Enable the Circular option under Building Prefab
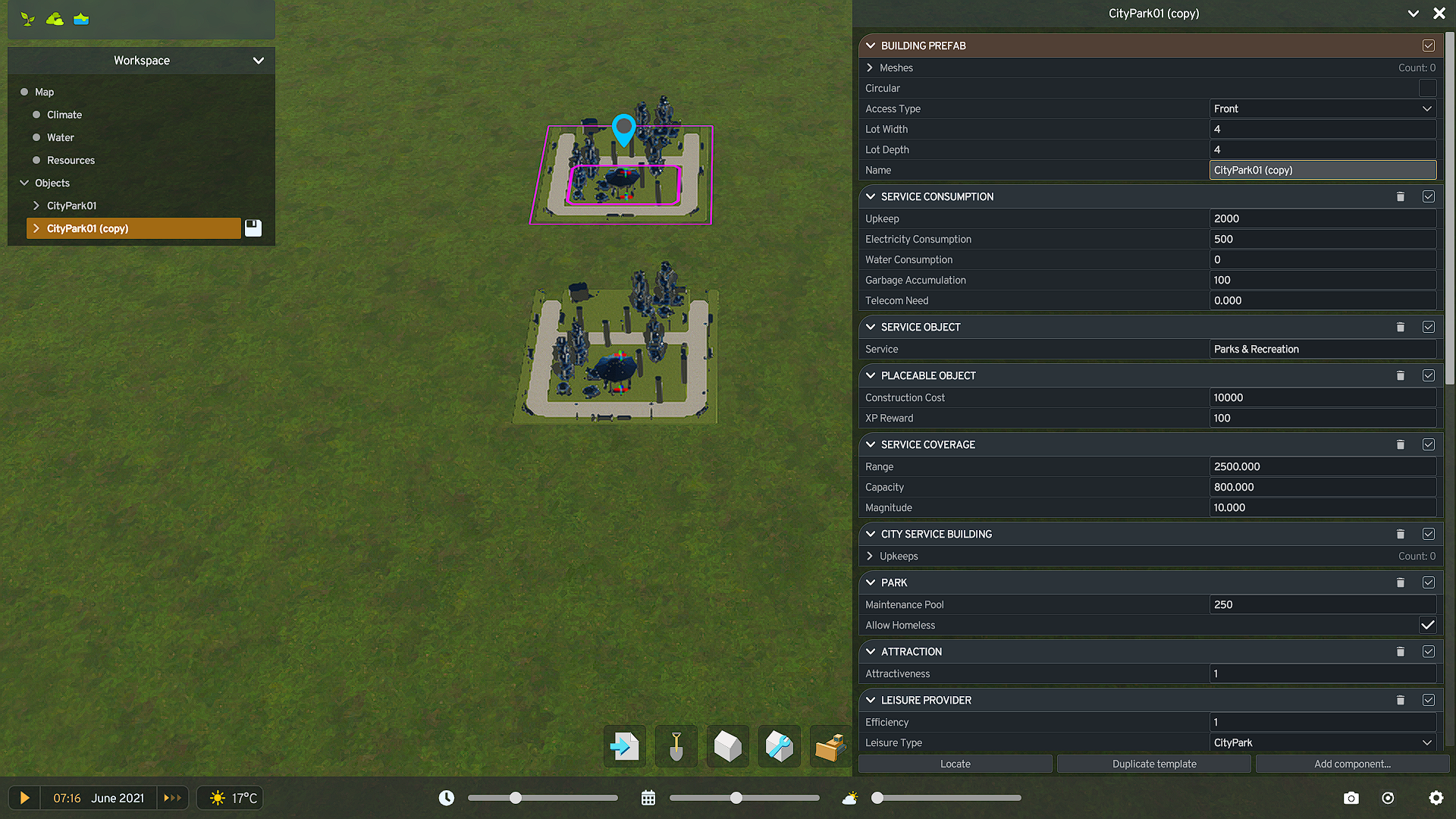 click(1428, 88)
